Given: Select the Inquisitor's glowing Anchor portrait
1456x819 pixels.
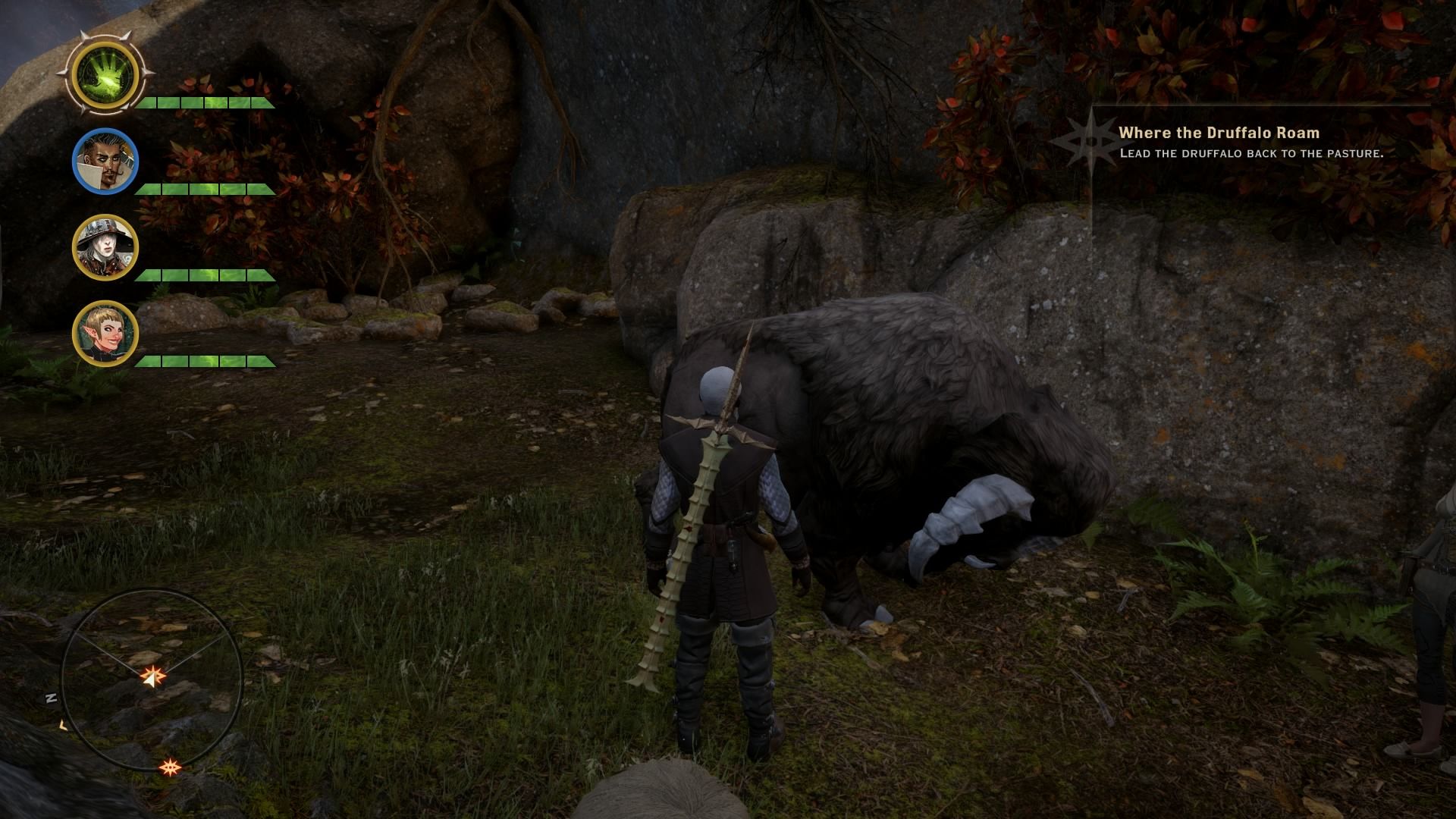Looking at the screenshot, I should point(106,74).
